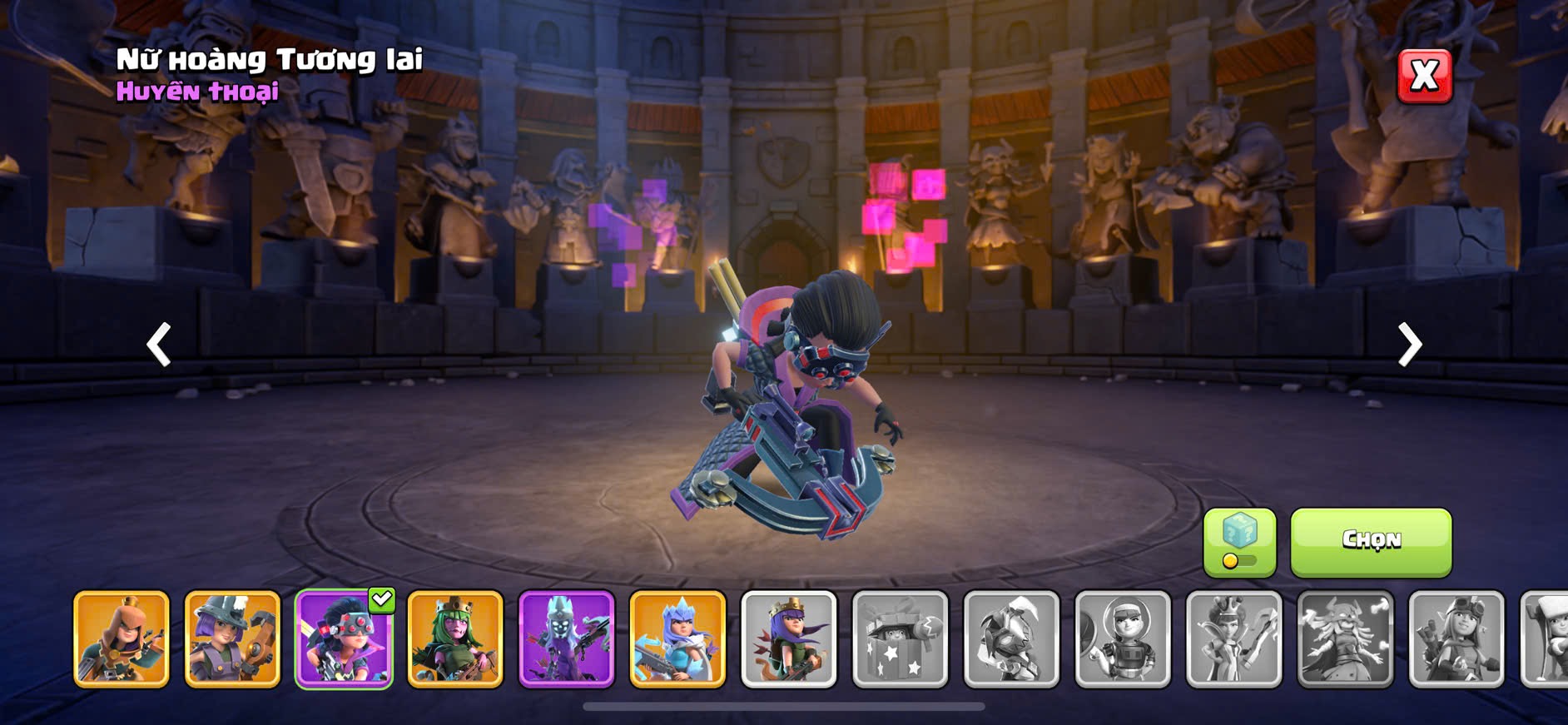Select the locked skull mask bones skin
The width and height of the screenshot is (1568, 725).
point(1346,639)
